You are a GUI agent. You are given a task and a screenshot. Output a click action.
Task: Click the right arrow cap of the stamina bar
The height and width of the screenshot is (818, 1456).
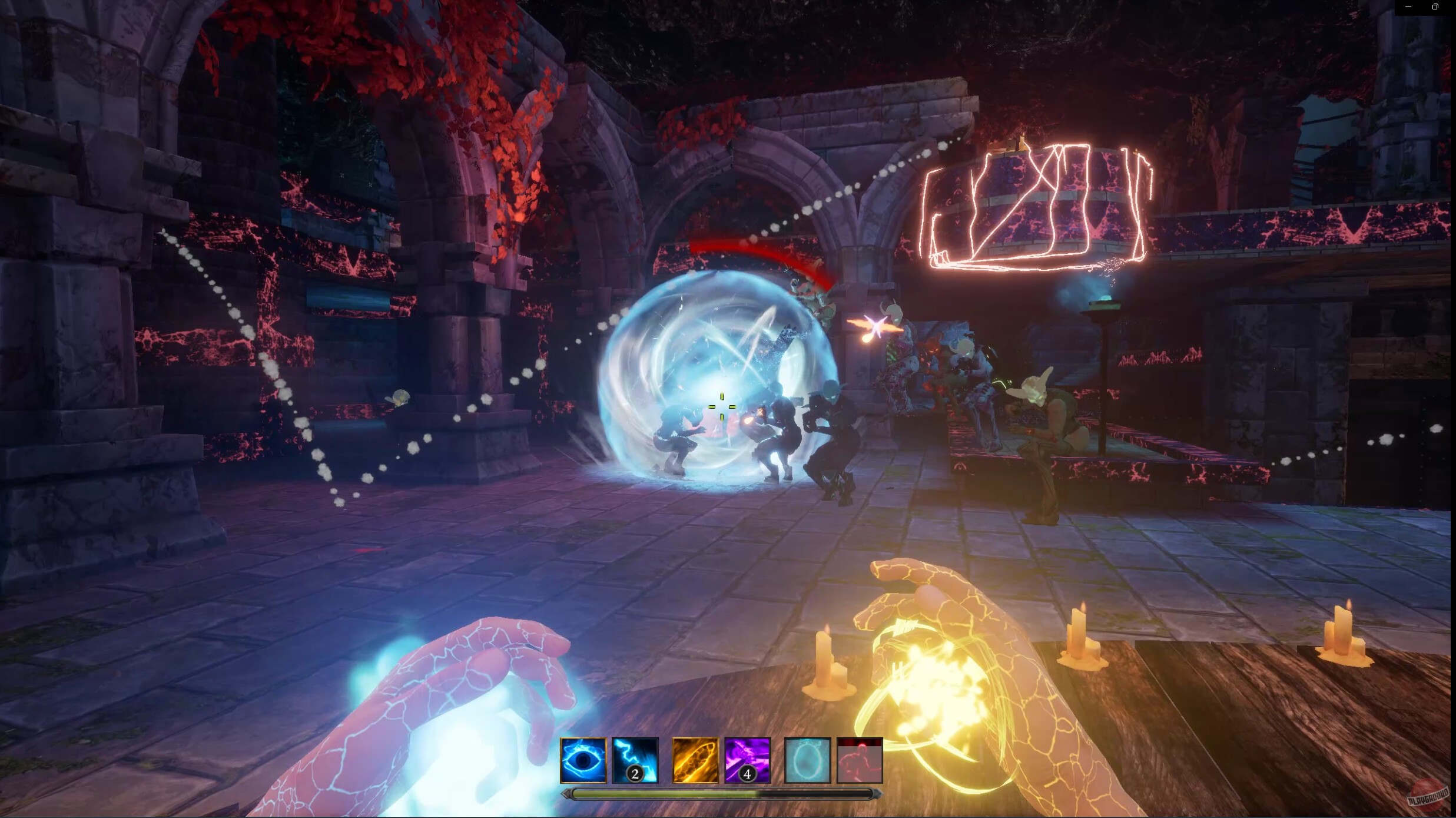point(877,792)
